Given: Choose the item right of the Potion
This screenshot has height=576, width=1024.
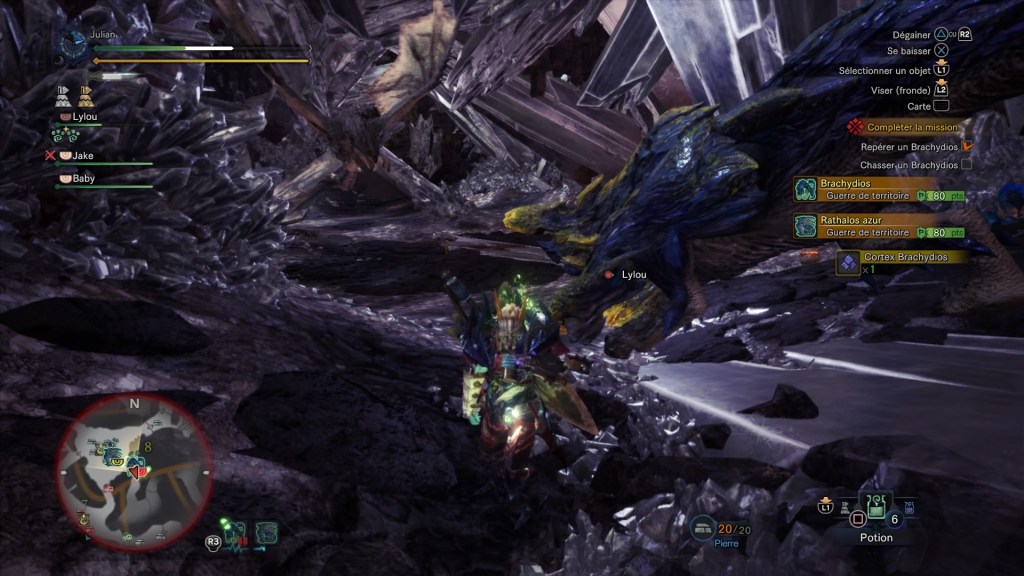Looking at the screenshot, I should tap(907, 508).
